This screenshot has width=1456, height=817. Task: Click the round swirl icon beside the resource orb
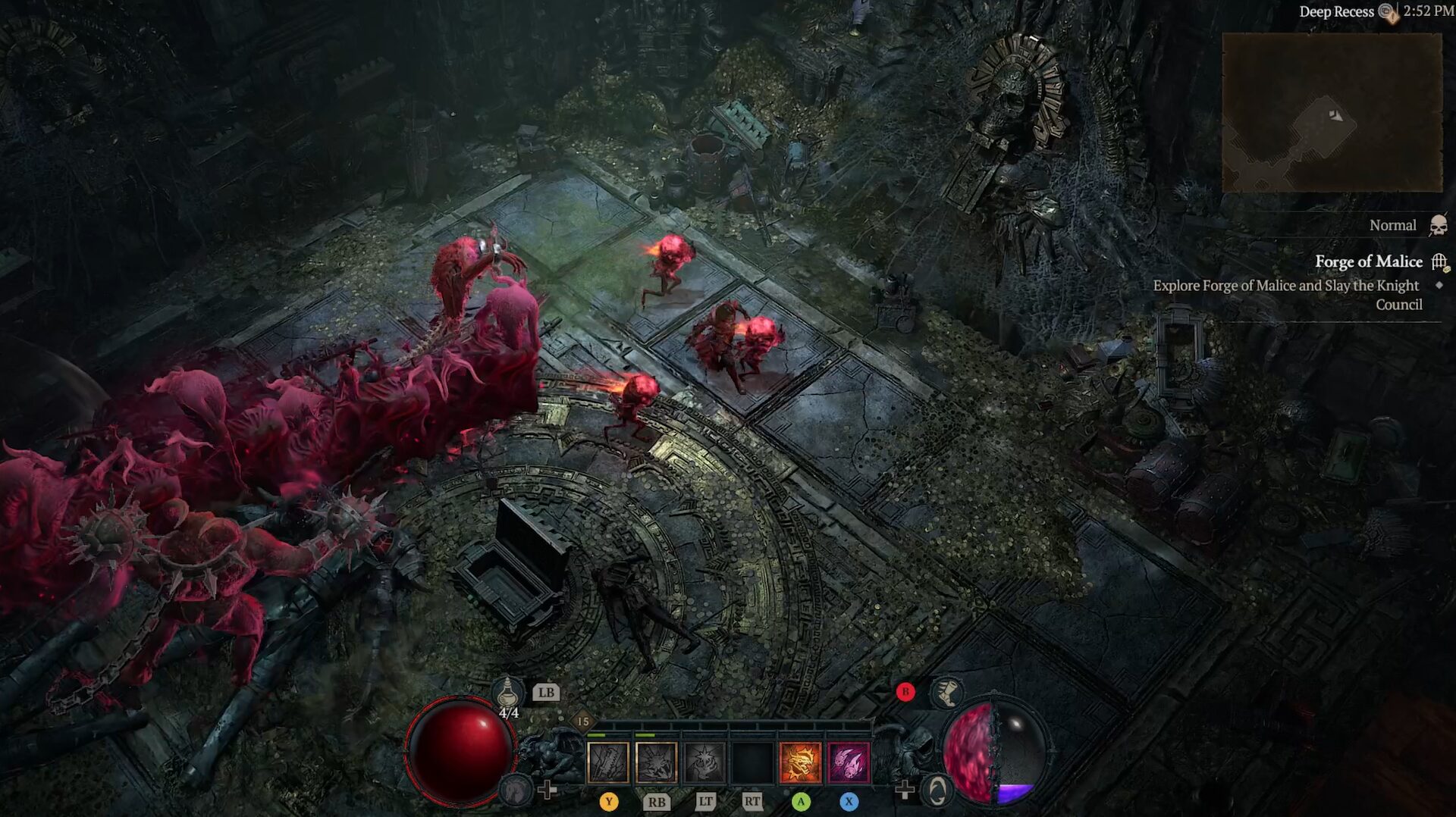coord(937,790)
